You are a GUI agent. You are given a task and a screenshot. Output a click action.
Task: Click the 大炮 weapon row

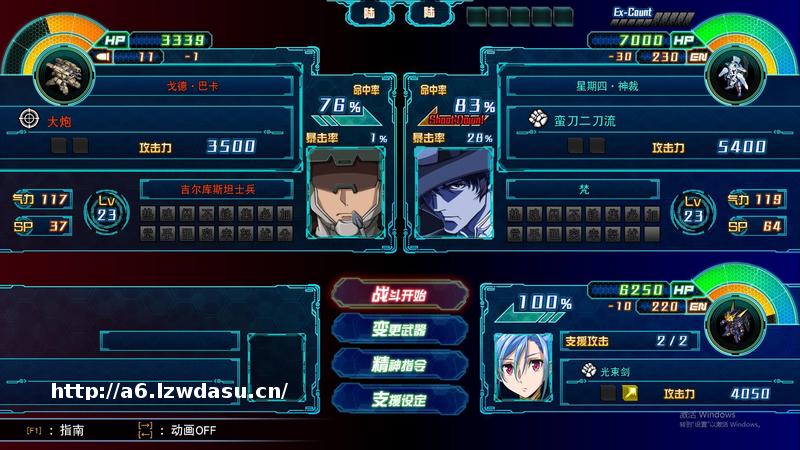150,121
